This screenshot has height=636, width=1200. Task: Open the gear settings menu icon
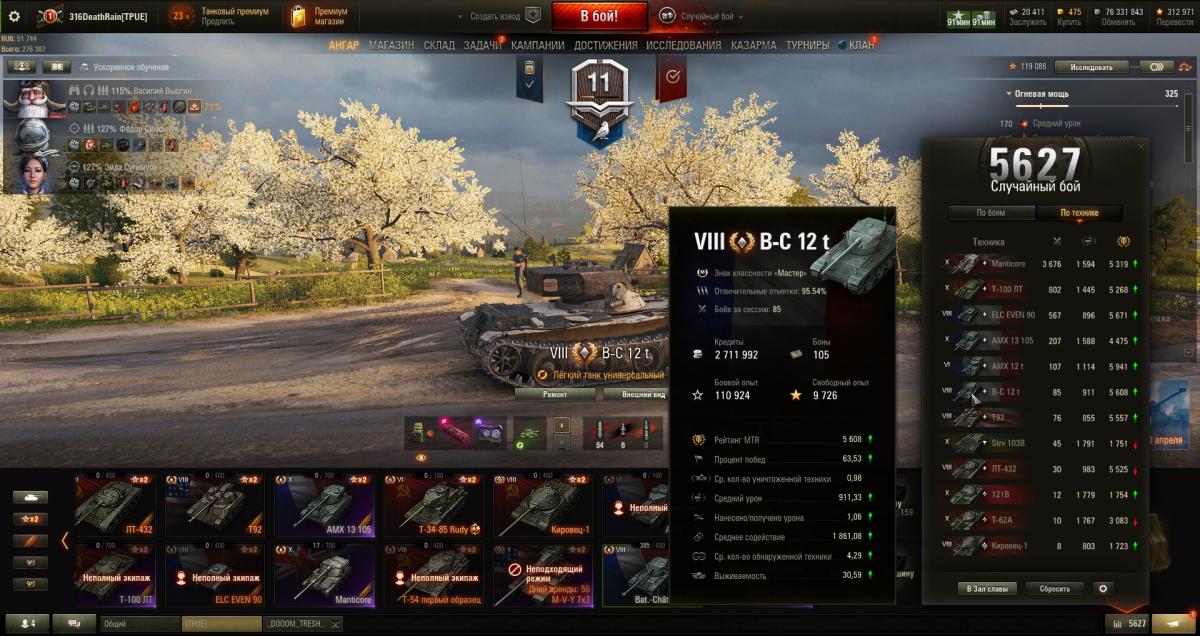click(14, 16)
